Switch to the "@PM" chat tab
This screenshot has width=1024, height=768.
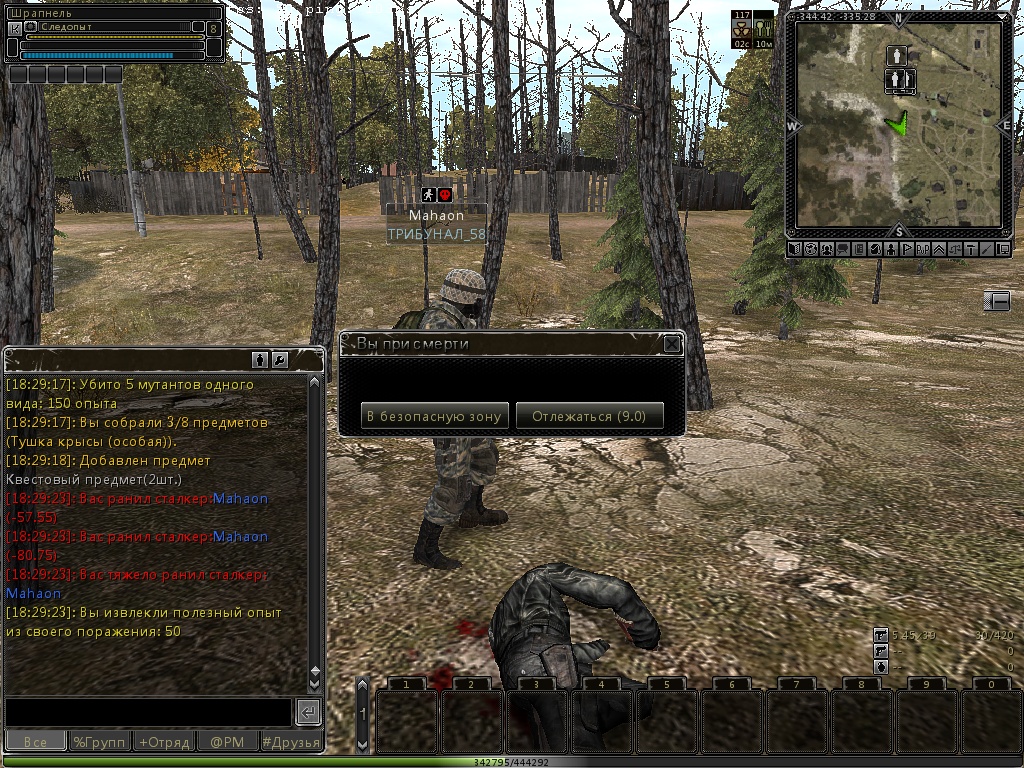point(227,742)
